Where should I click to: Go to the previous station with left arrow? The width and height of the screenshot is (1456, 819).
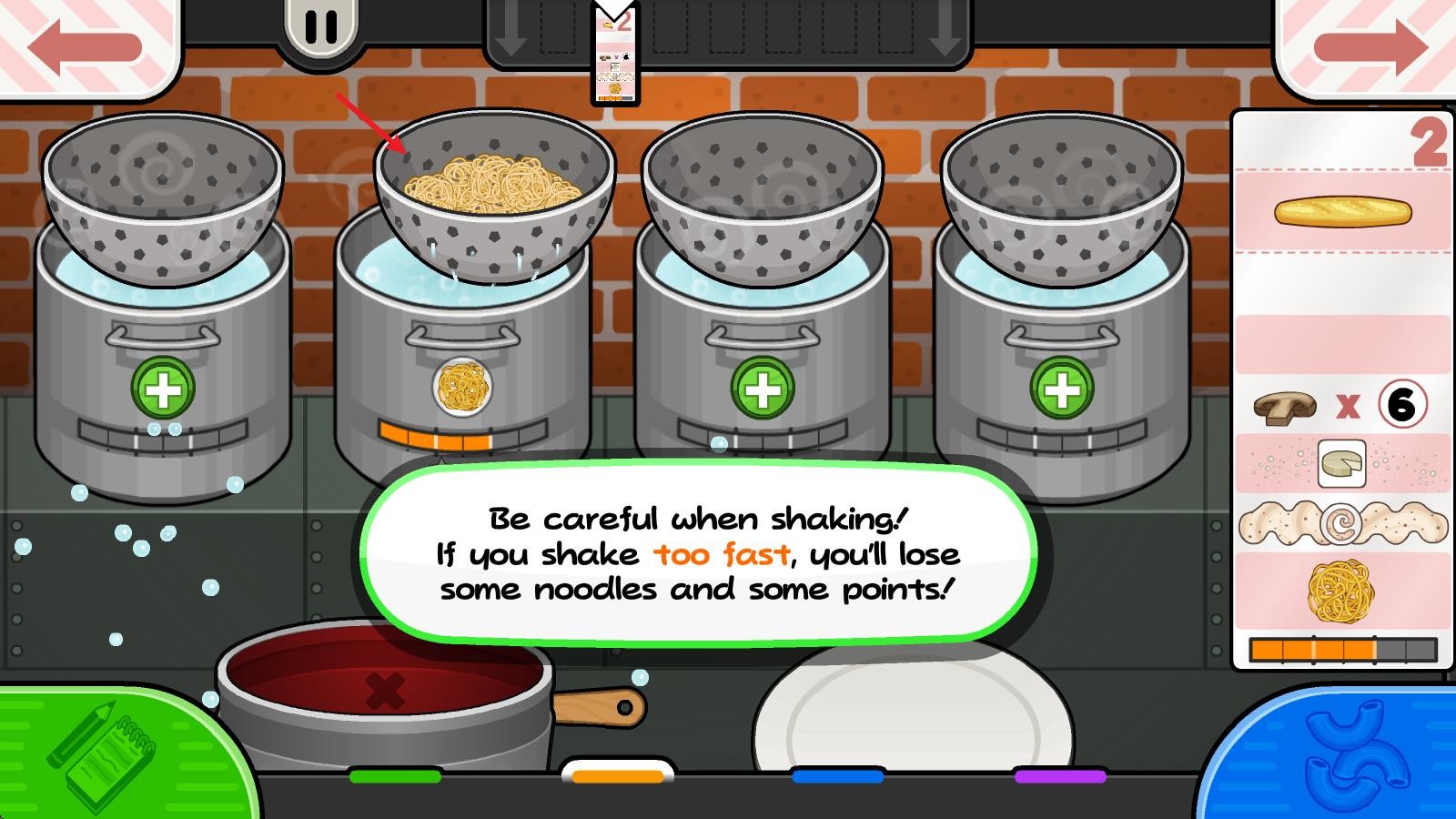pos(85,45)
